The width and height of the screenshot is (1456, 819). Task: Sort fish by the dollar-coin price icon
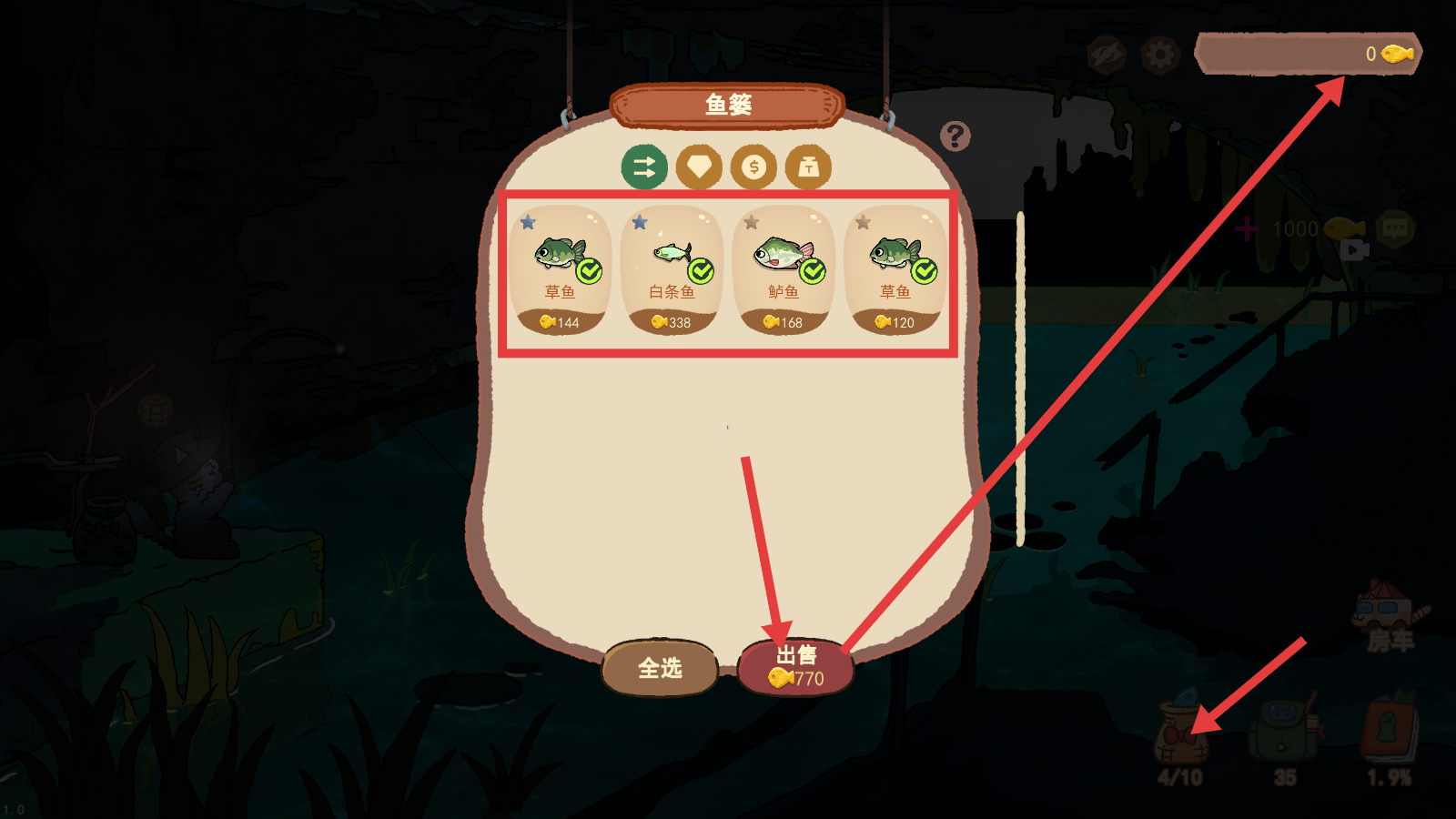[753, 167]
